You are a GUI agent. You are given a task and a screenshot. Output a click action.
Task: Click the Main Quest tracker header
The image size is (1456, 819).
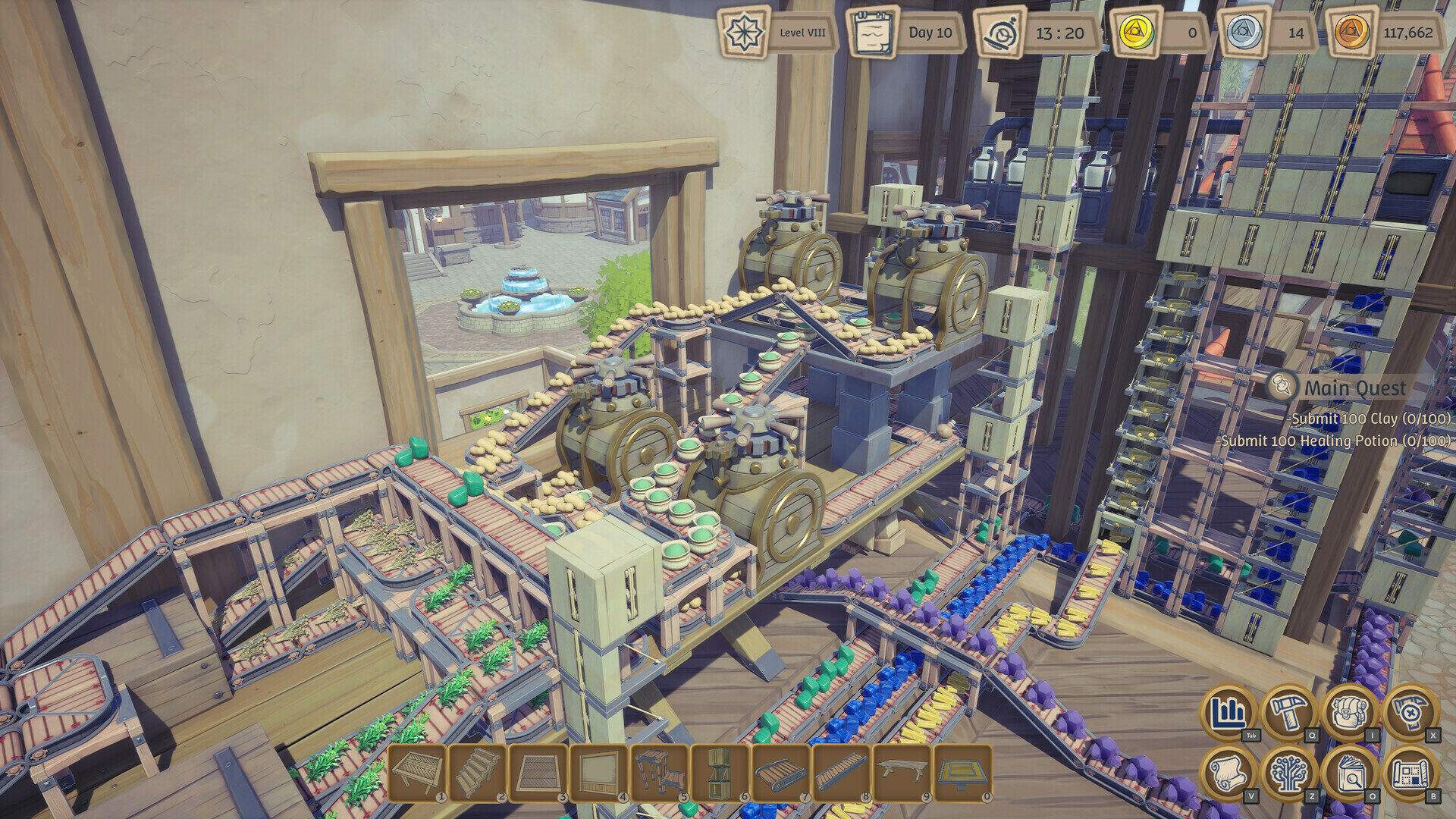pos(1354,388)
